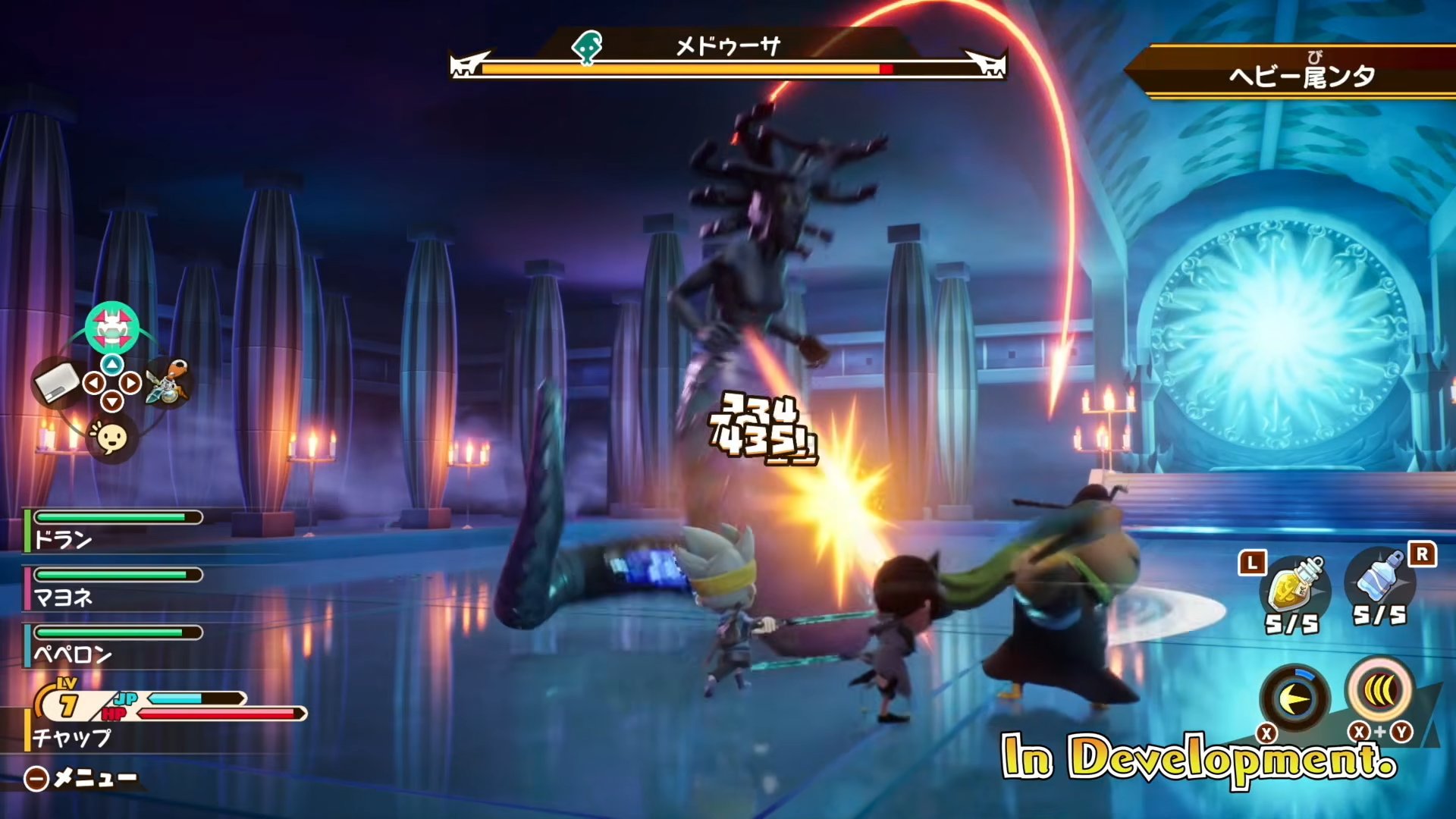This screenshot has width=1456, height=819.
Task: Select party member ペペロン
Action: pos(72,654)
